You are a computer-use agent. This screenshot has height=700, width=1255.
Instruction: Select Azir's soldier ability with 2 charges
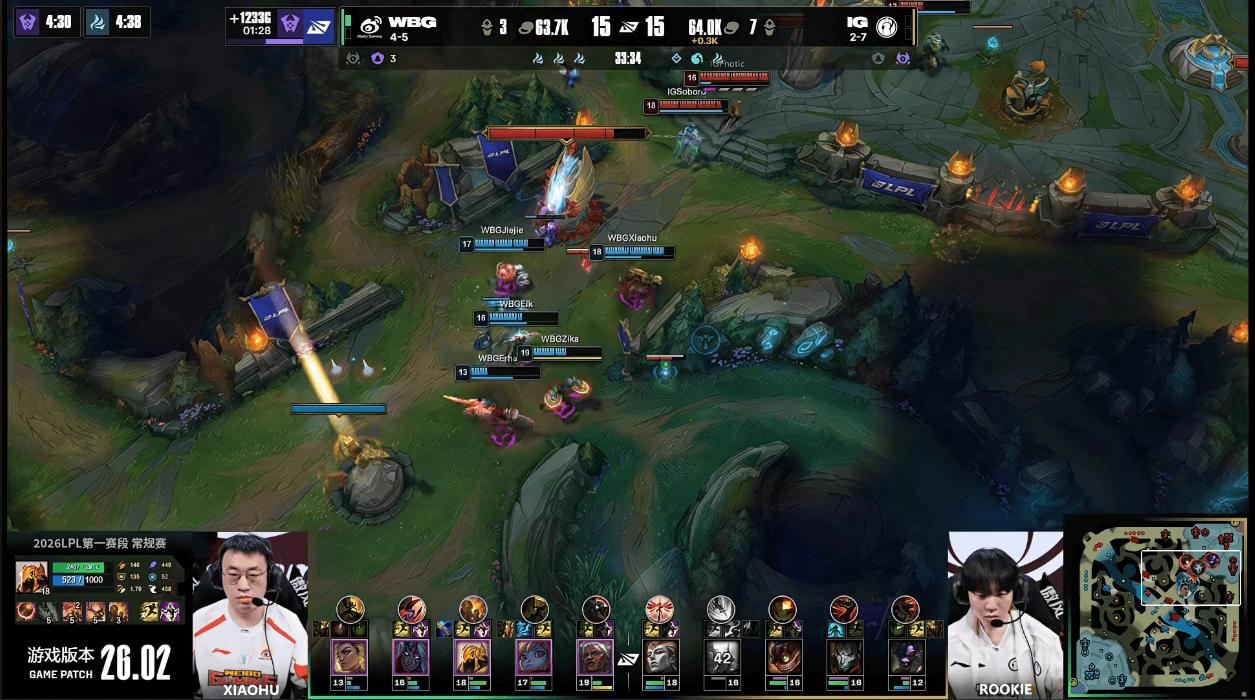71,611
